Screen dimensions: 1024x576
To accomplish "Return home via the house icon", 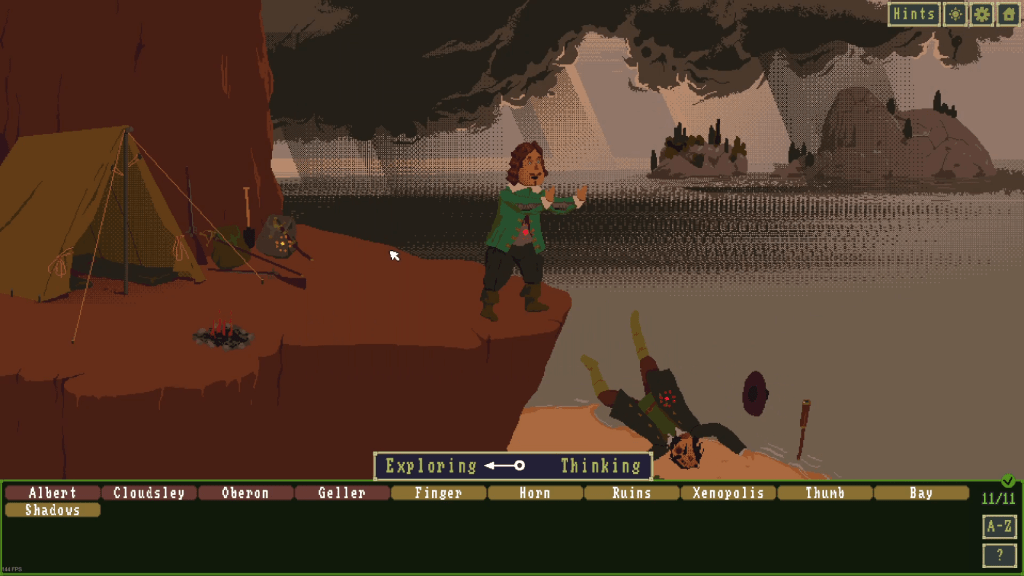I will coord(1007,14).
